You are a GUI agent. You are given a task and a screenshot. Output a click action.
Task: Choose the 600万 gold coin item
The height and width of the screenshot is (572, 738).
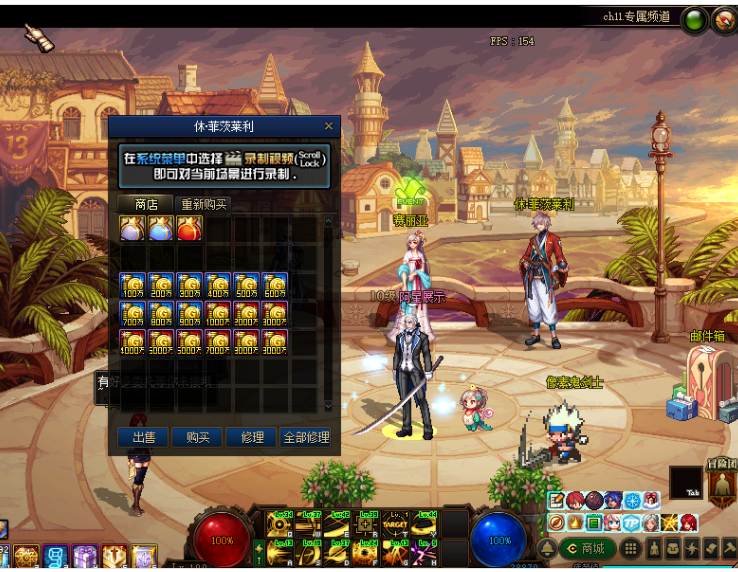(x=275, y=286)
